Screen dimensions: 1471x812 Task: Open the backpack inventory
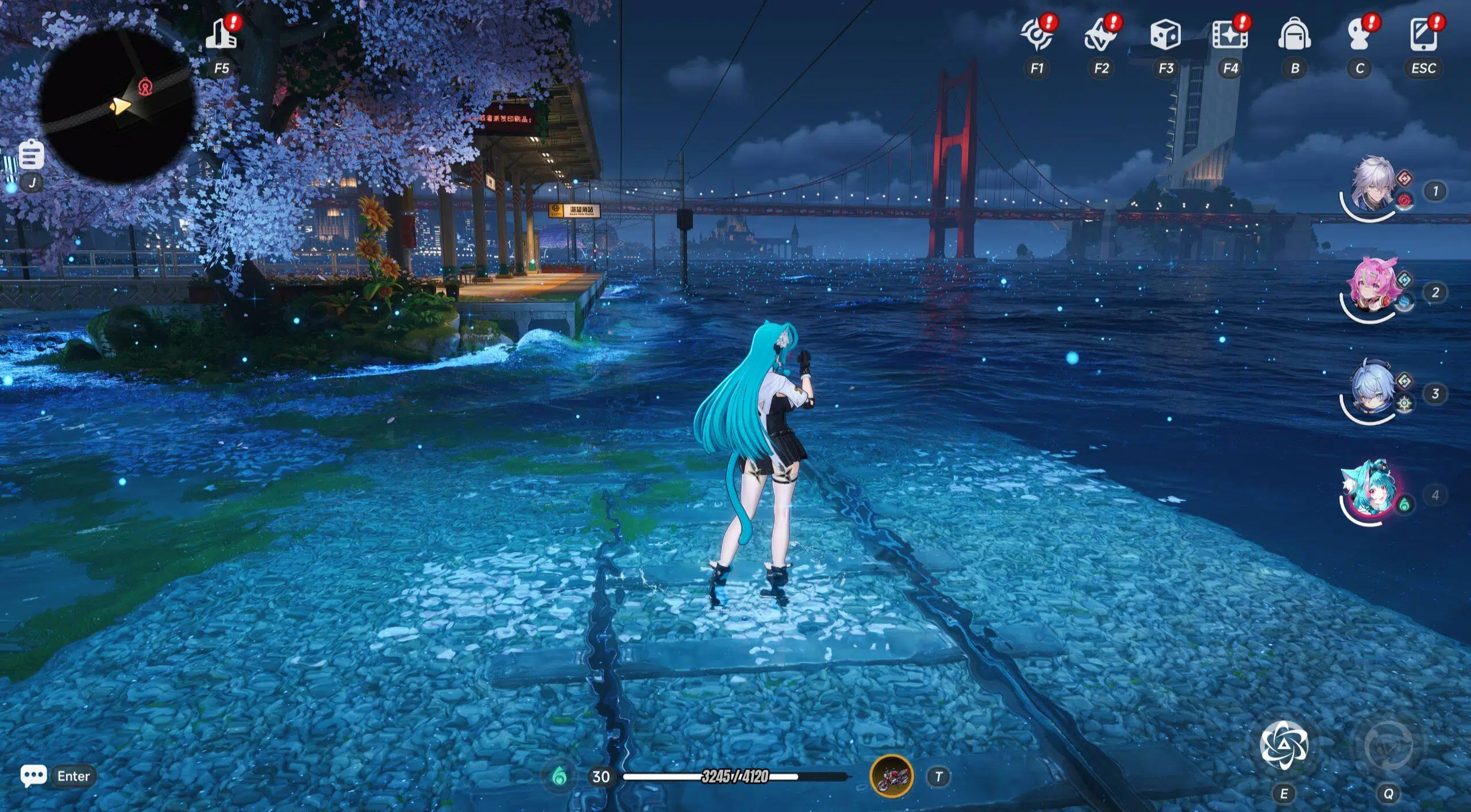1295,34
